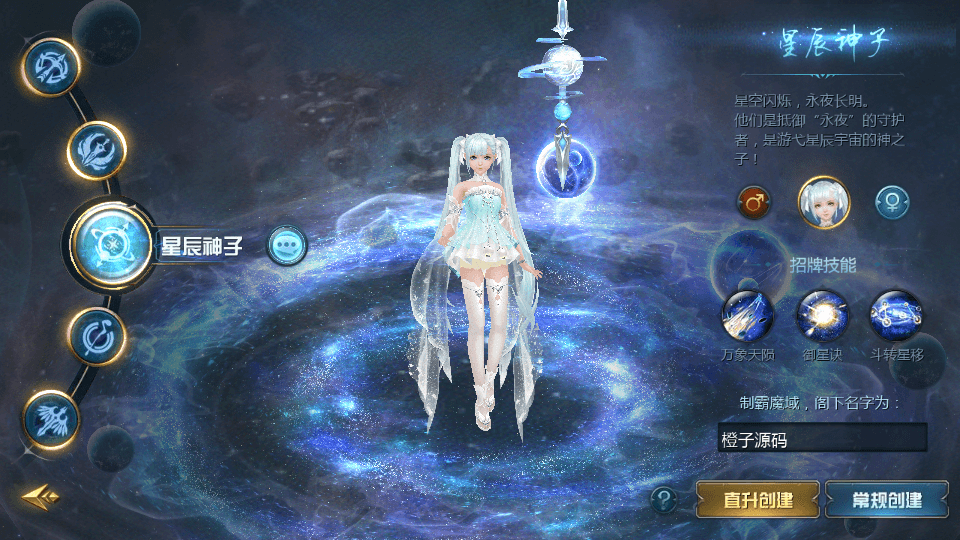Click the 常规创建 button

click(x=886, y=499)
